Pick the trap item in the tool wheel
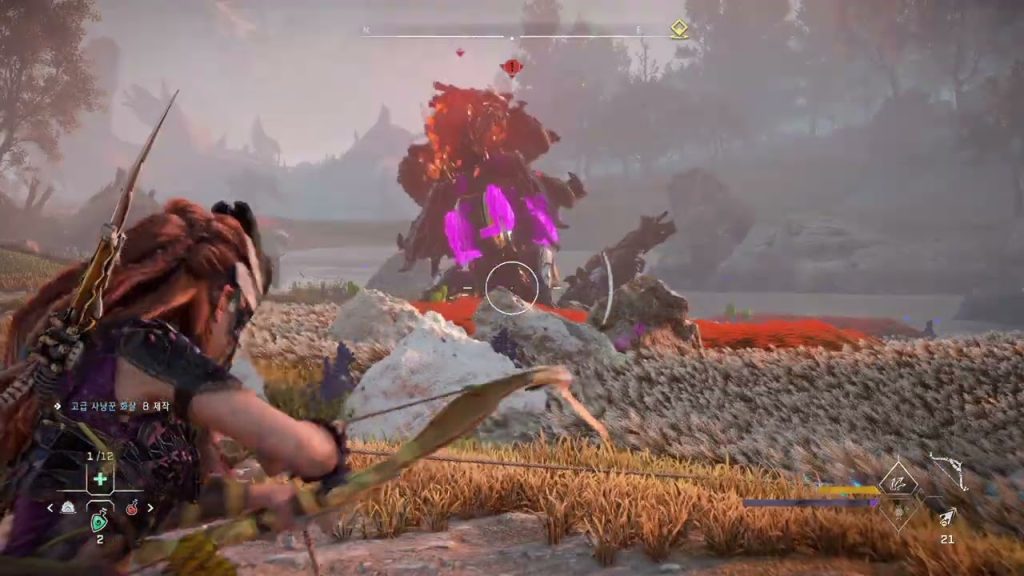Viewport: 1024px width, 576px height. [x=68, y=508]
